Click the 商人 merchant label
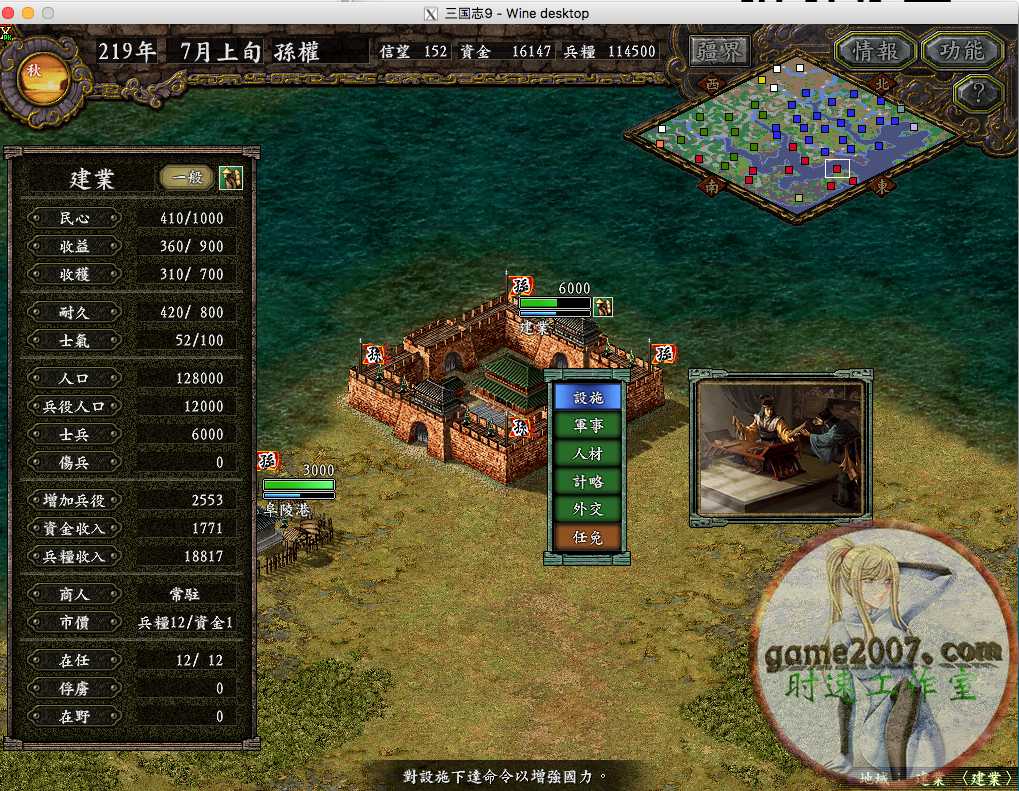 75,594
